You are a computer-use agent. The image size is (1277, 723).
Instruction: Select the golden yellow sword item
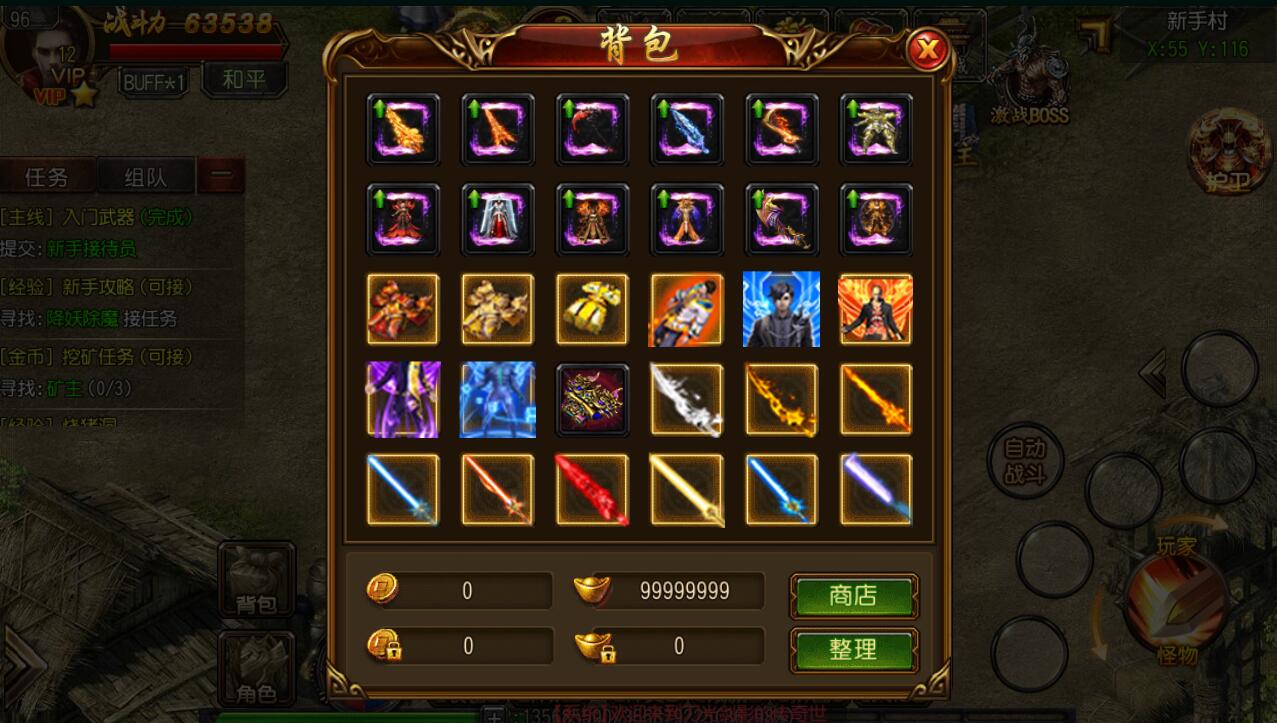tap(687, 490)
